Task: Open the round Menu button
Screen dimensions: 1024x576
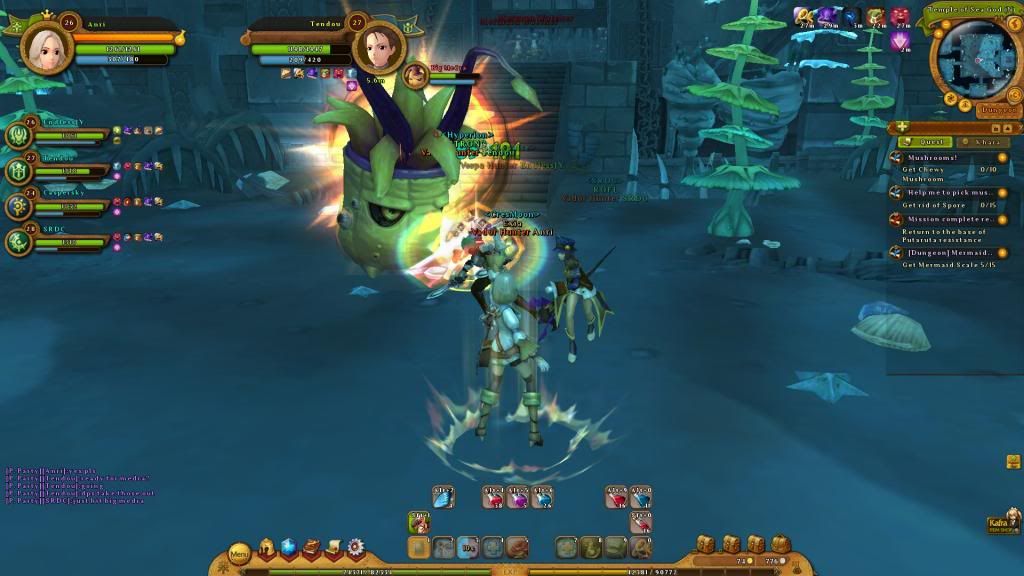Action: pyautogui.click(x=240, y=552)
